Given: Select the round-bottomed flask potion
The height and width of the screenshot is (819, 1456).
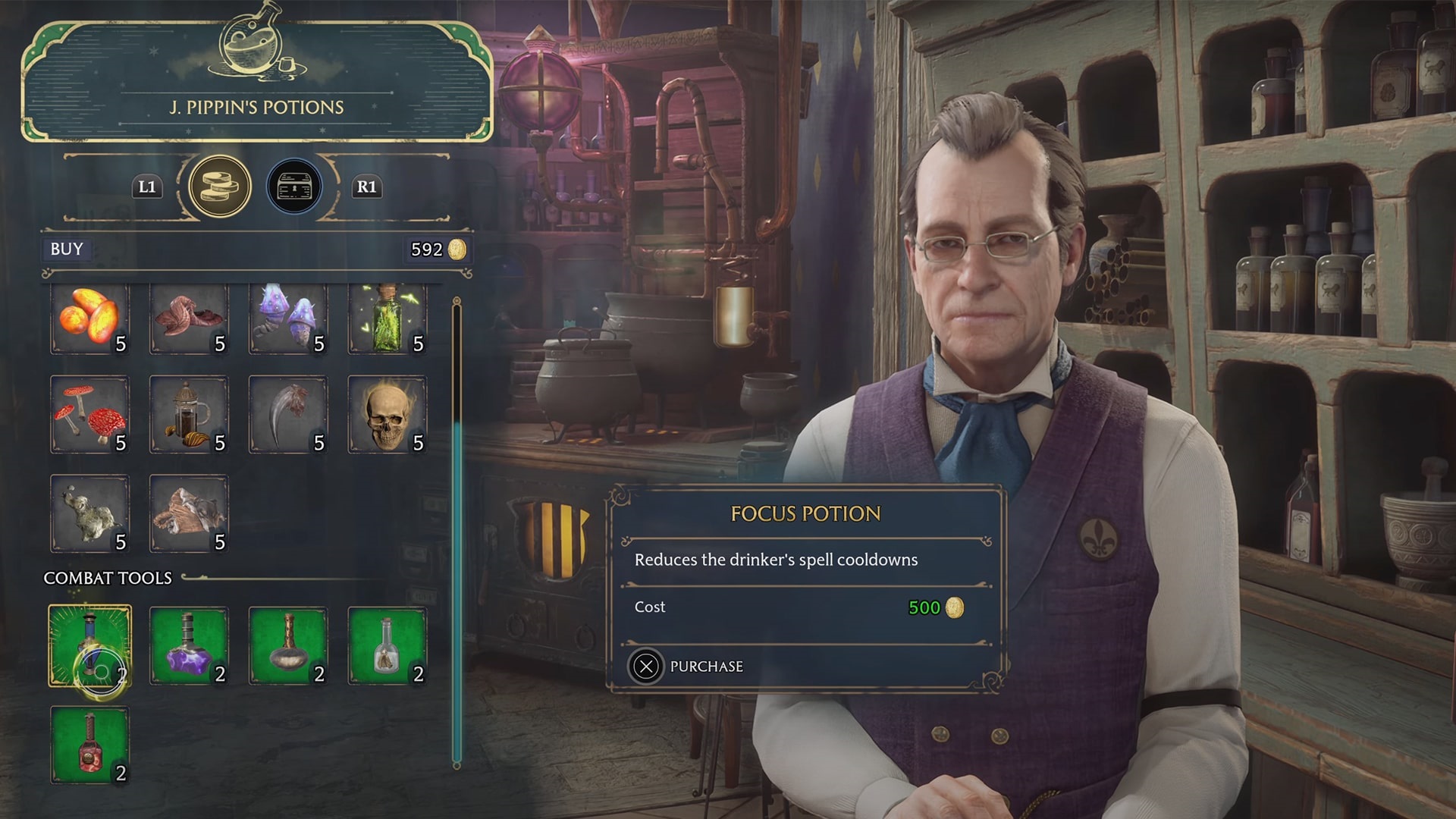Looking at the screenshot, I should click(x=288, y=645).
